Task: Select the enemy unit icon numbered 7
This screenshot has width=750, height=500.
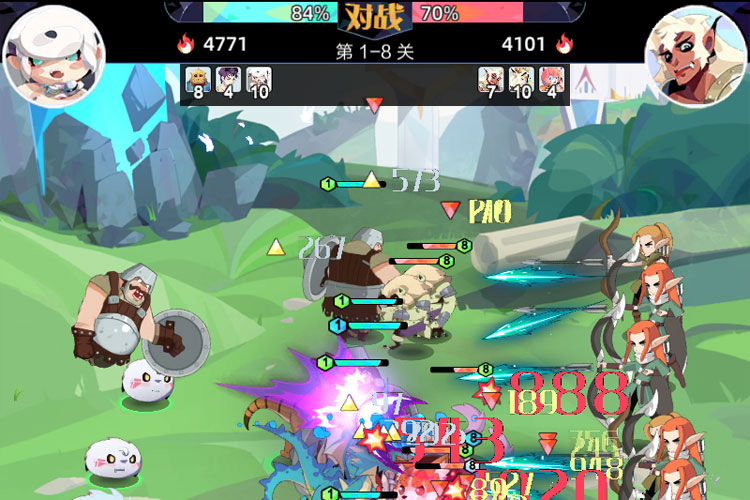Action: [x=490, y=83]
